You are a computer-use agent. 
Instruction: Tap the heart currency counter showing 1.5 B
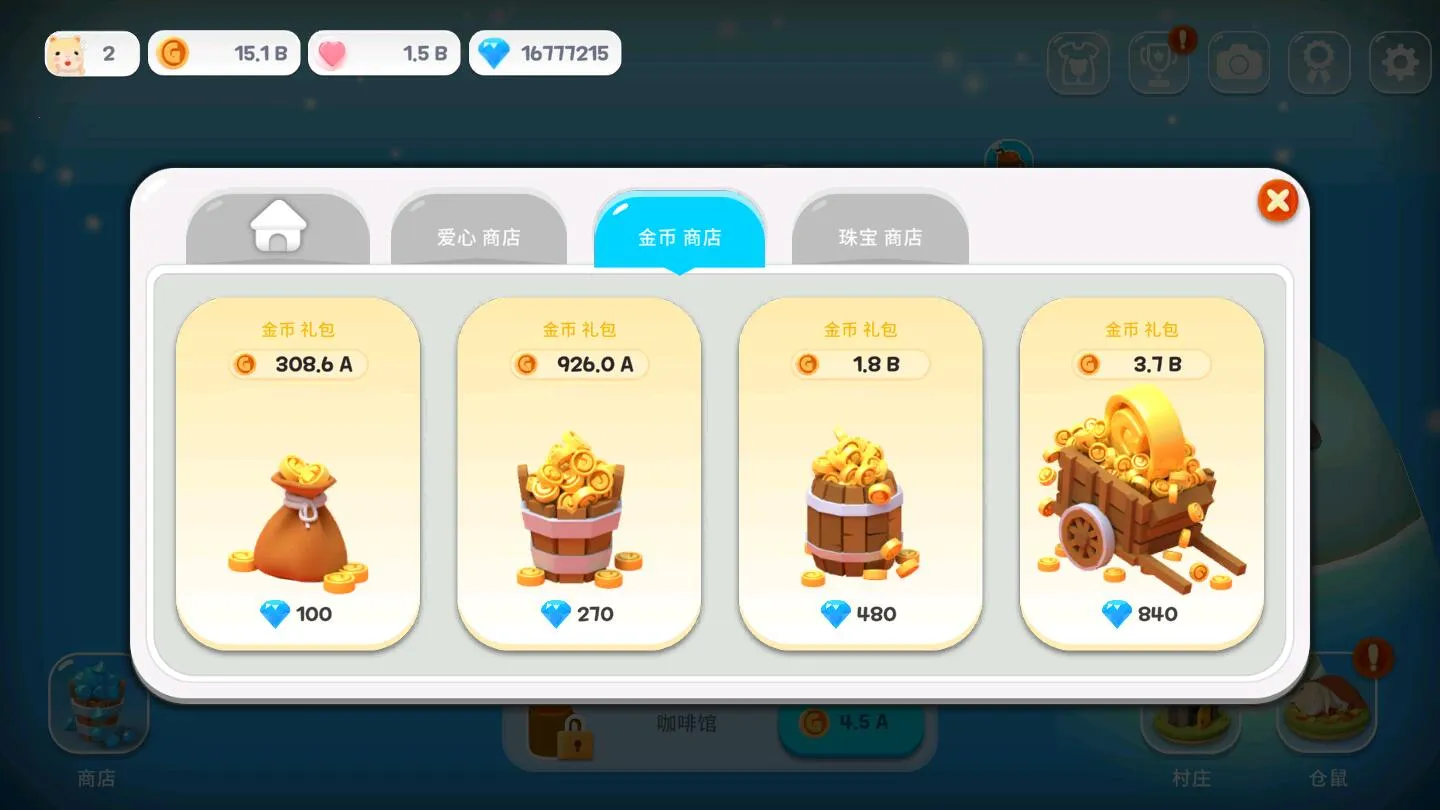(385, 53)
